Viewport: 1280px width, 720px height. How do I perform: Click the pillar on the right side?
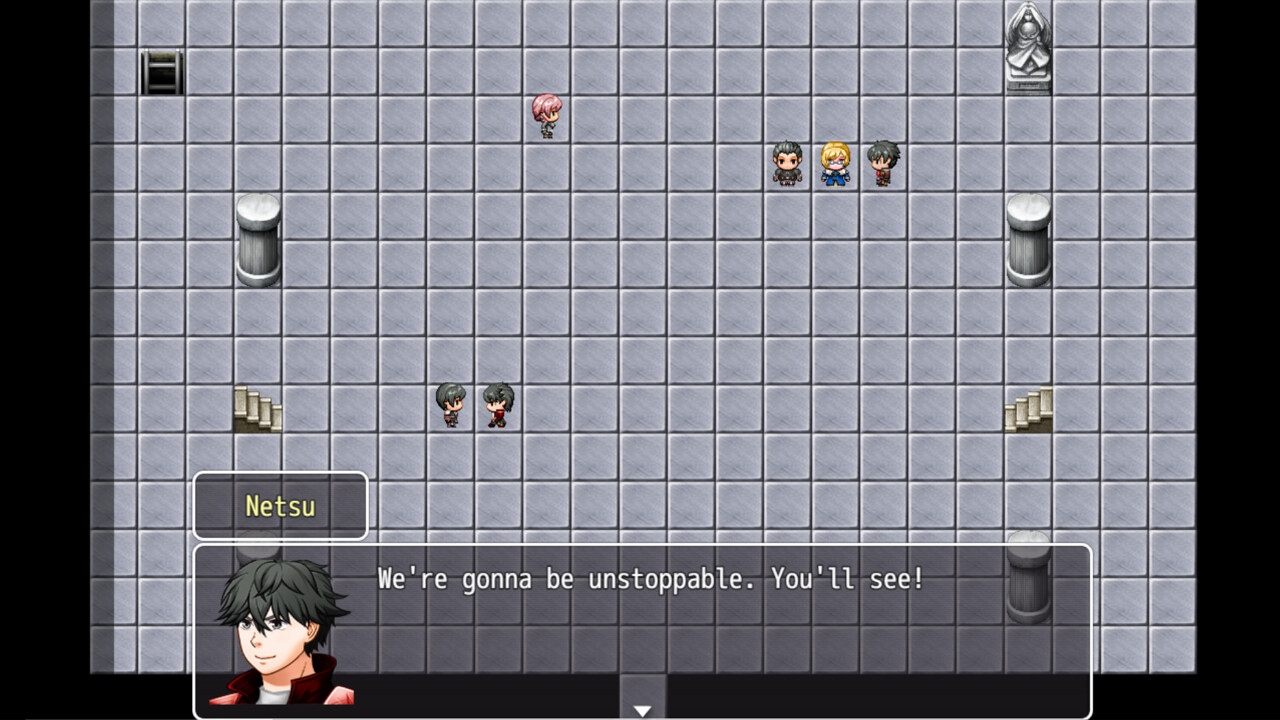[1027, 240]
